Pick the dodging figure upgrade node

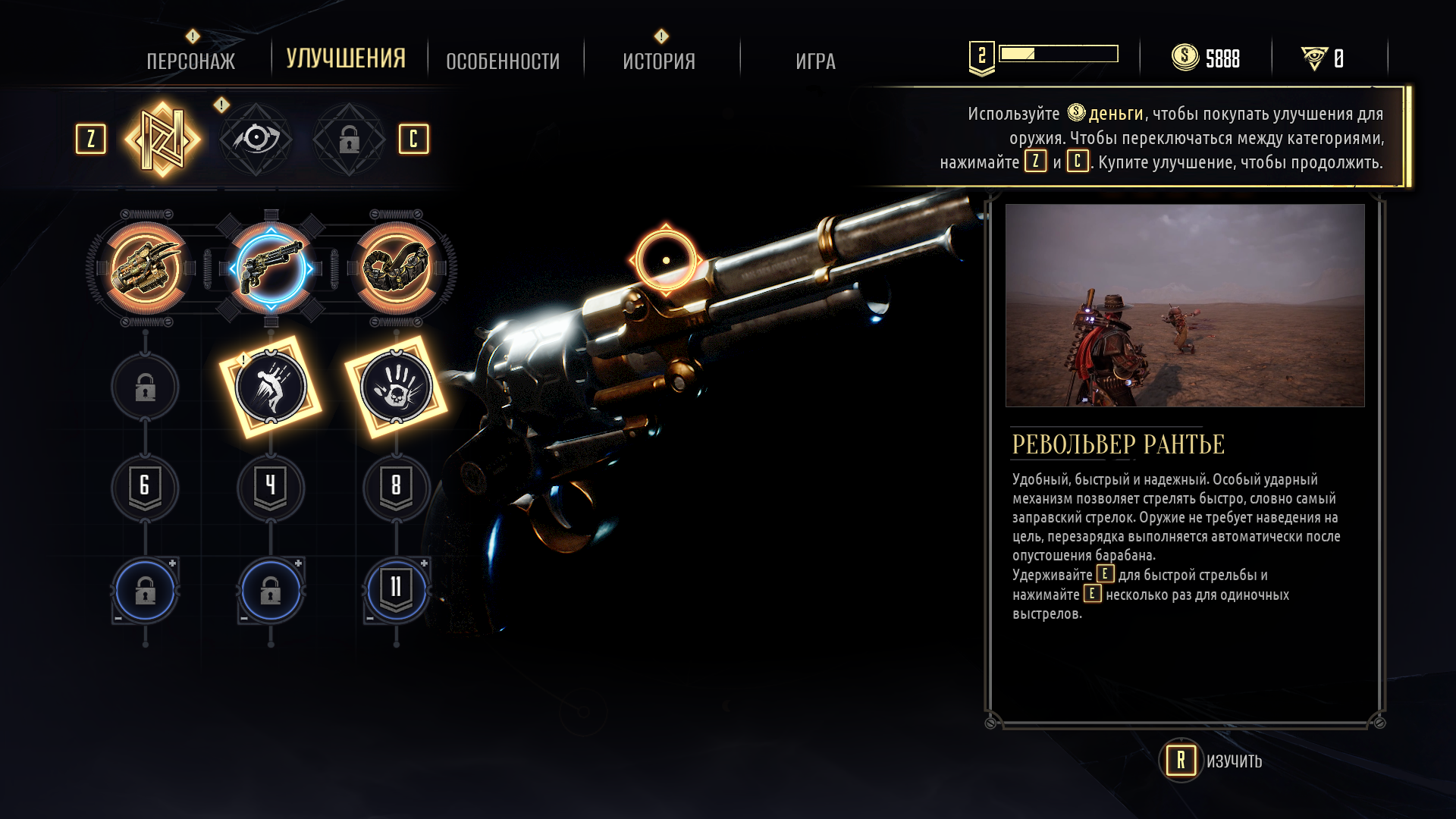(271, 387)
